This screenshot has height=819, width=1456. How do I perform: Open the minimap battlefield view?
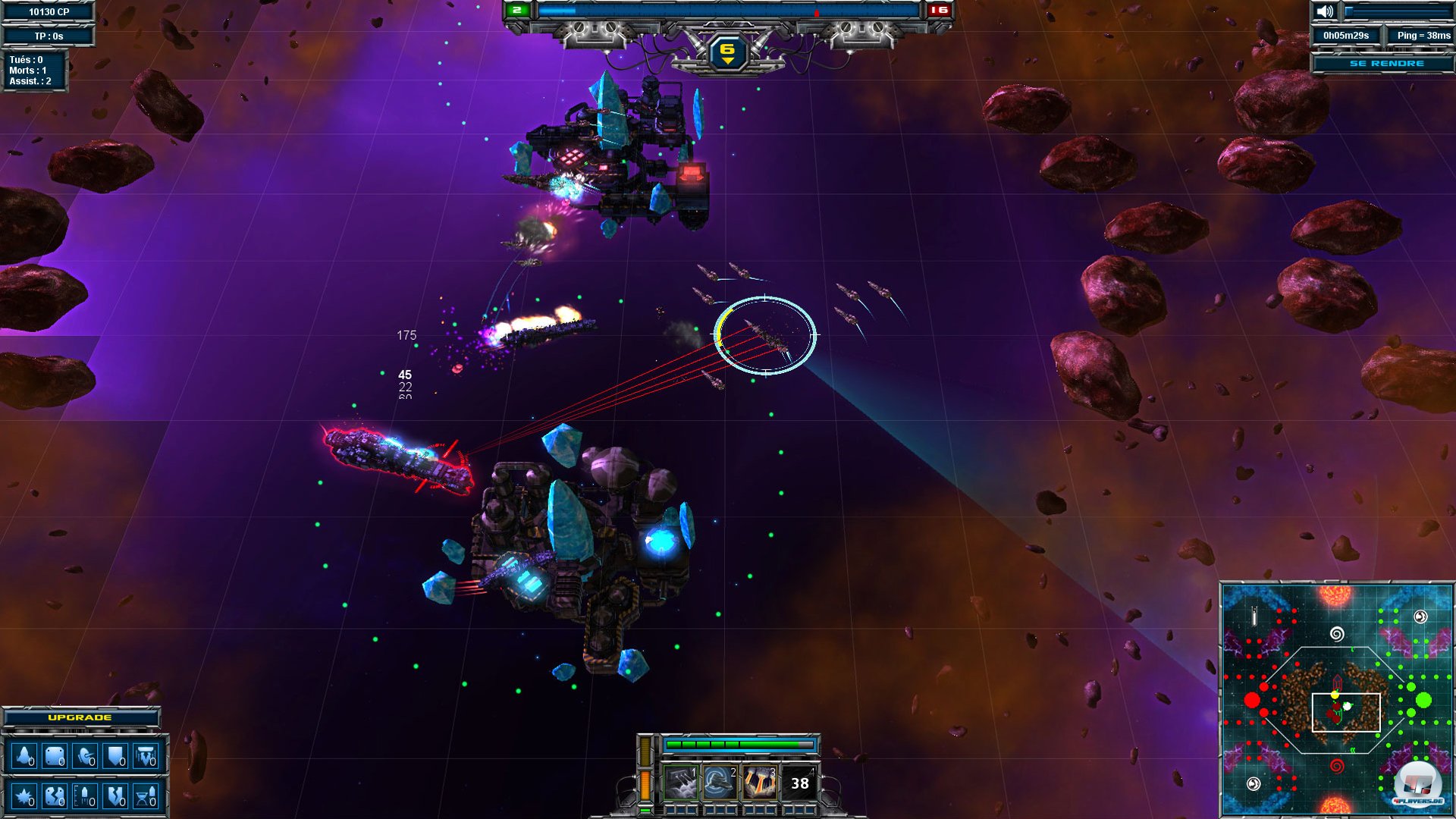1336,699
